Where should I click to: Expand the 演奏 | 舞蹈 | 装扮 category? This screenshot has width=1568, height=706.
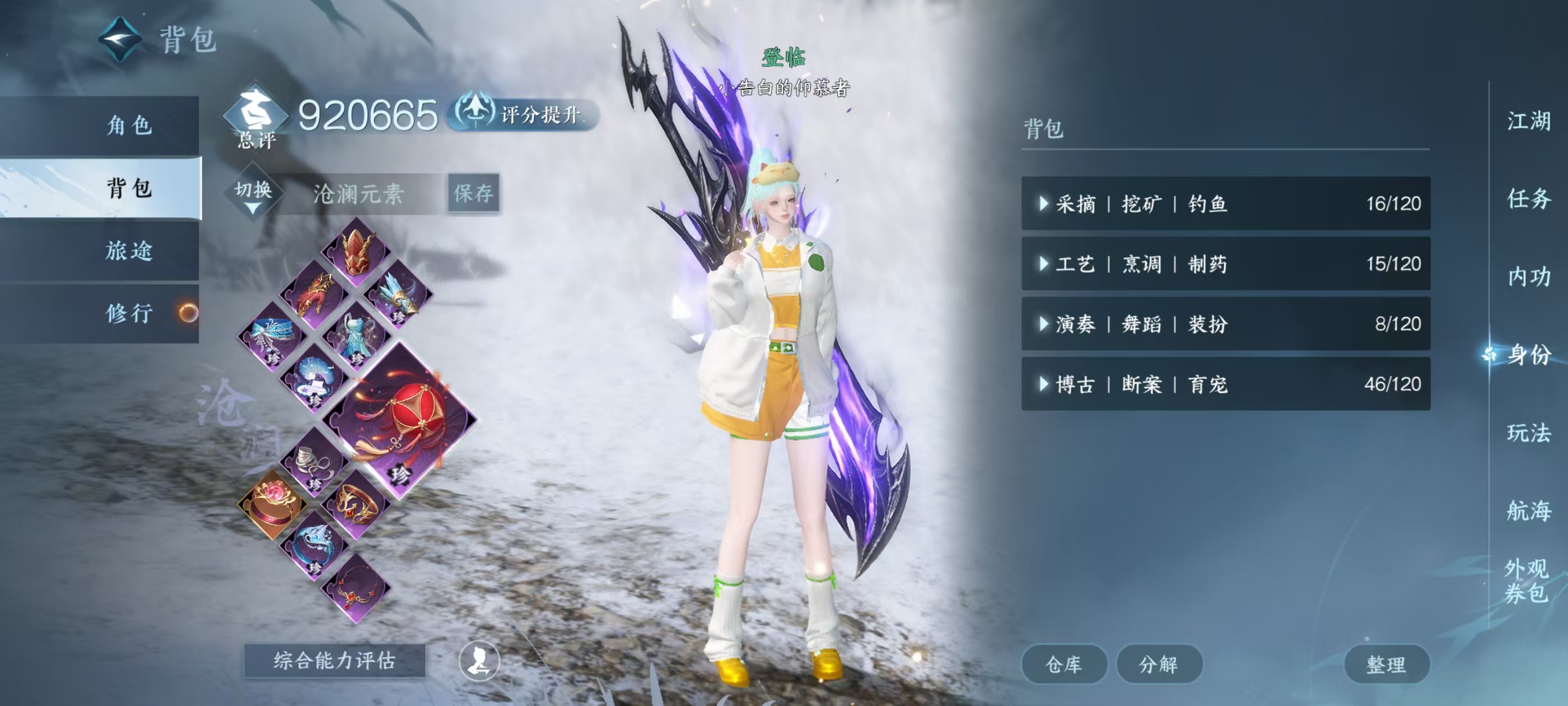point(1225,323)
